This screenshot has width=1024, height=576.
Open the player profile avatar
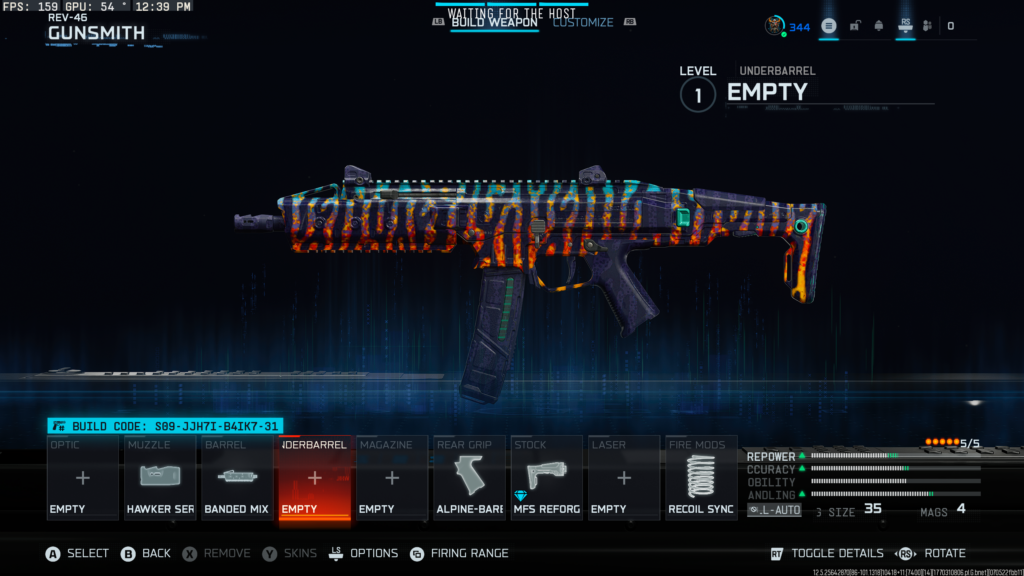[774, 26]
